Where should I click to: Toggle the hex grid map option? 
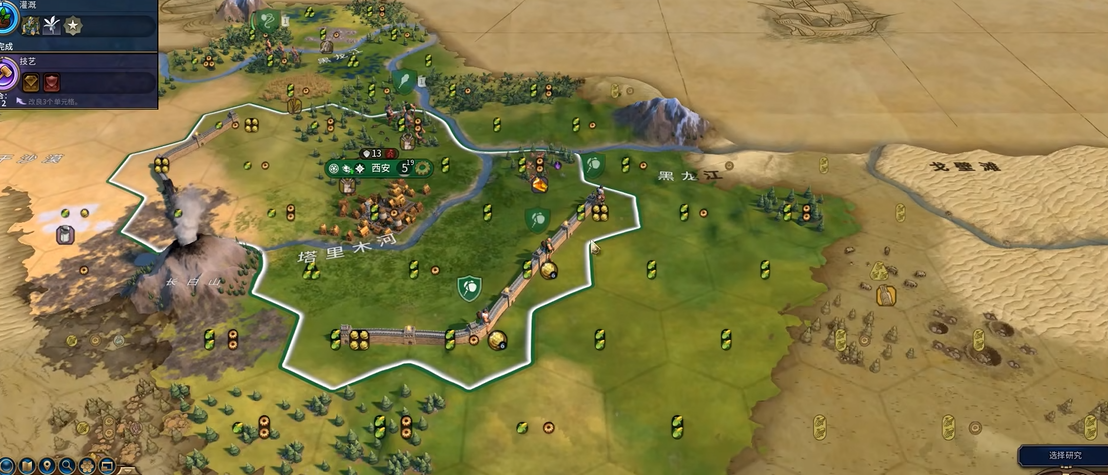tap(87, 465)
